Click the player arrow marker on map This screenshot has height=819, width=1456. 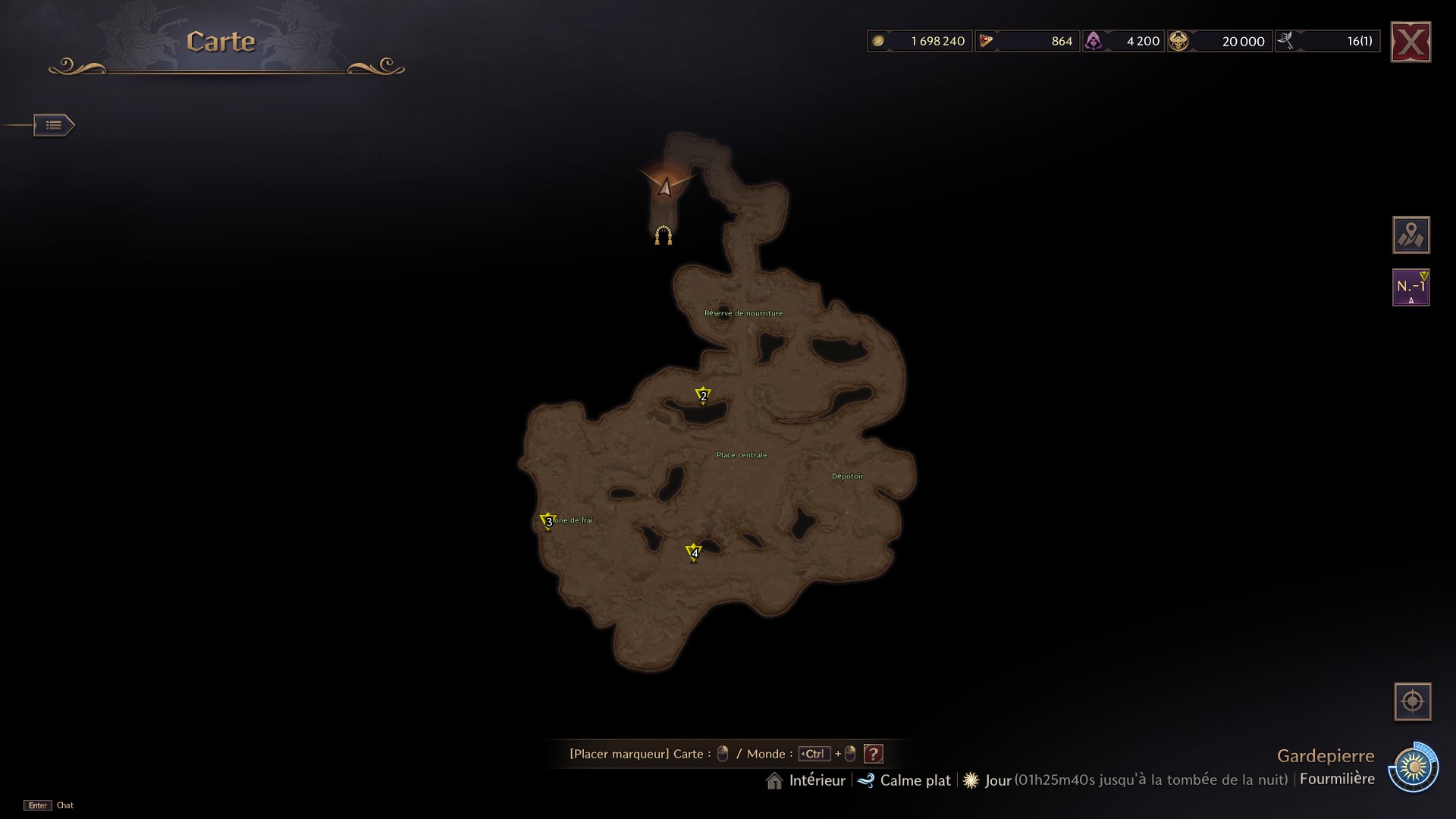pyautogui.click(x=665, y=187)
